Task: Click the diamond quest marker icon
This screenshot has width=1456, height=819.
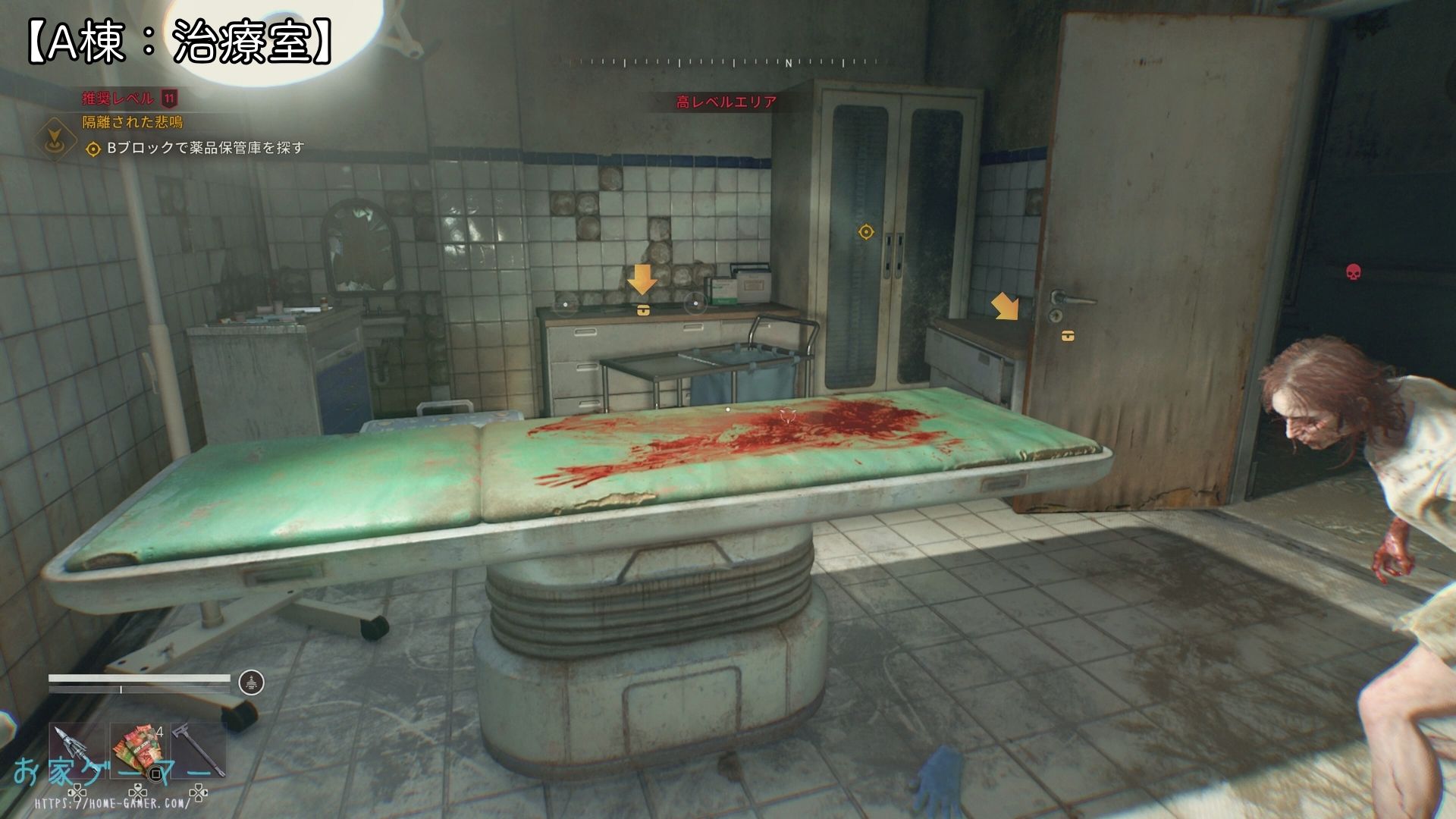Action: [55, 137]
